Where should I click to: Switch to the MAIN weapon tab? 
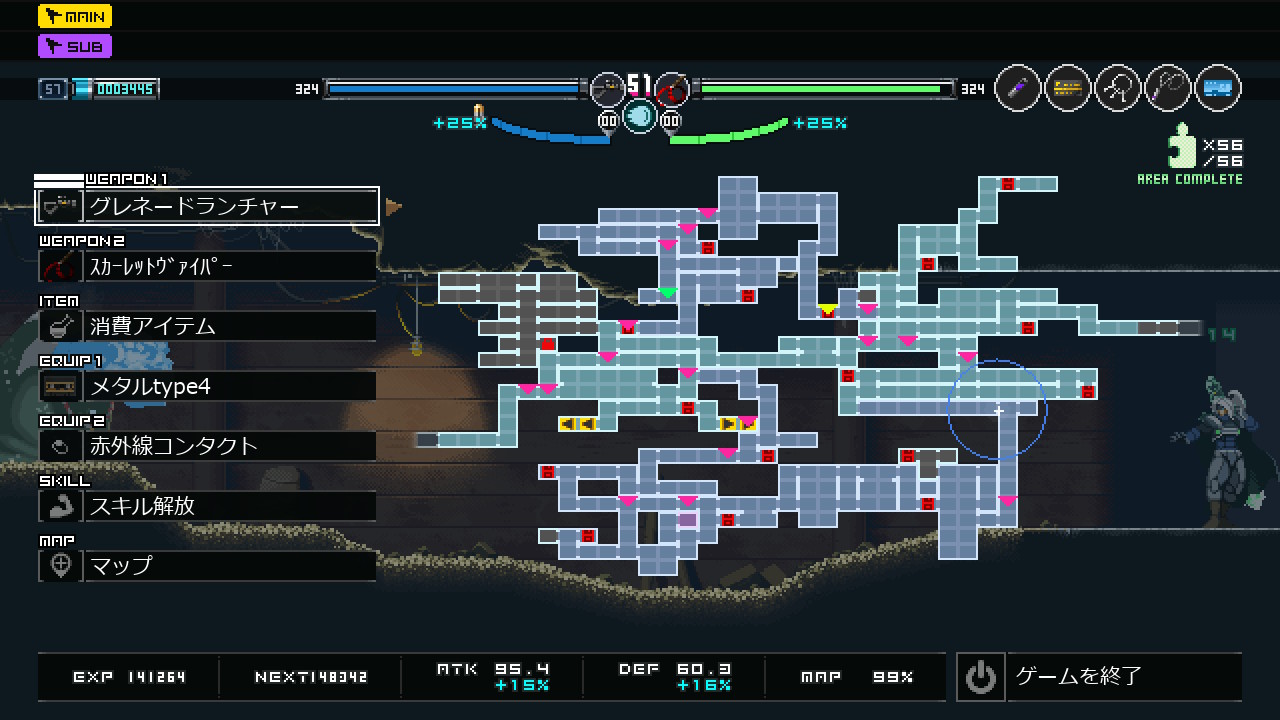pos(75,16)
